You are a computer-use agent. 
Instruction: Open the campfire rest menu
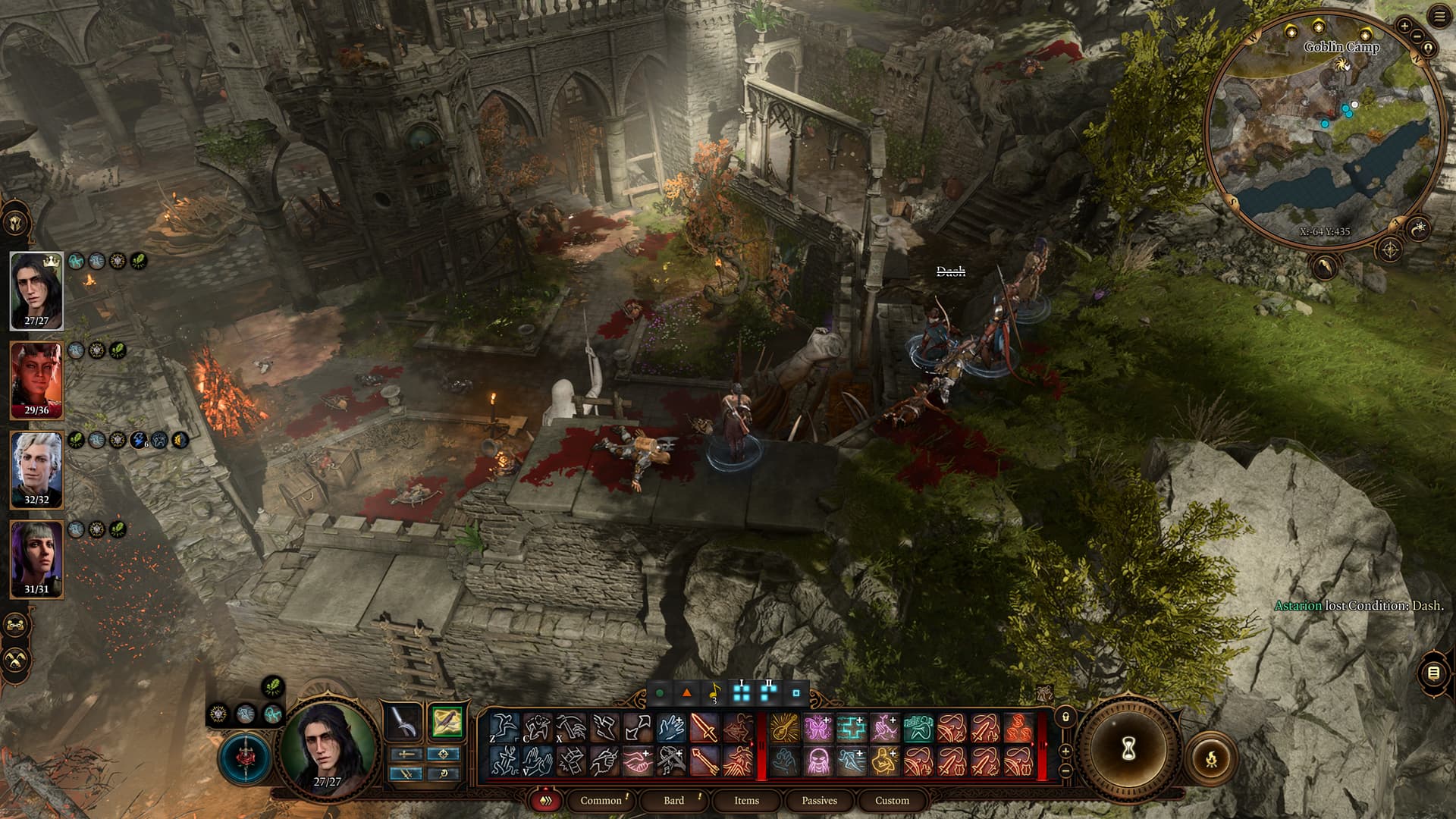click(1211, 757)
